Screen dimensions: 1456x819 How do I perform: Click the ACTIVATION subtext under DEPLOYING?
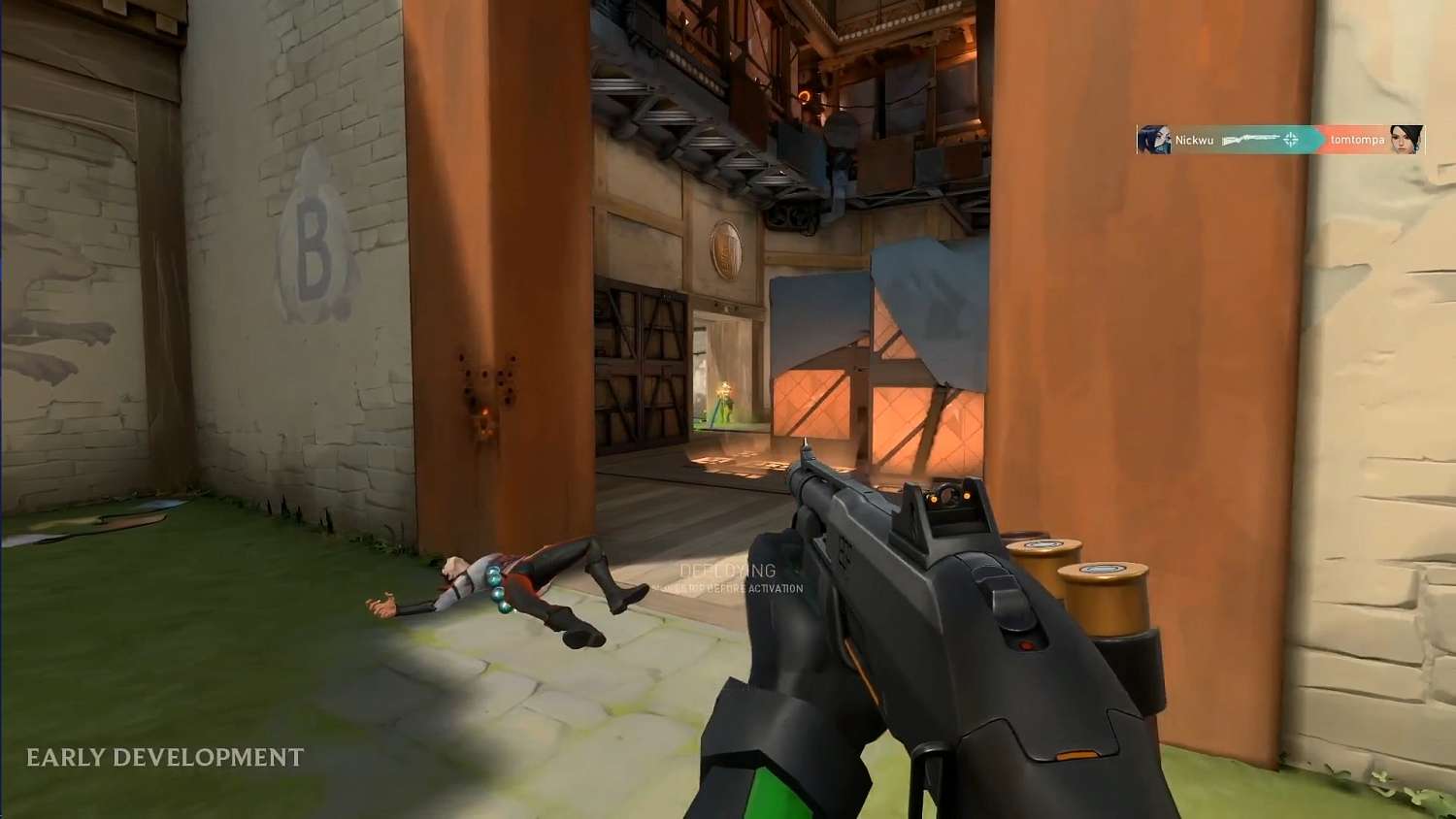(x=728, y=587)
